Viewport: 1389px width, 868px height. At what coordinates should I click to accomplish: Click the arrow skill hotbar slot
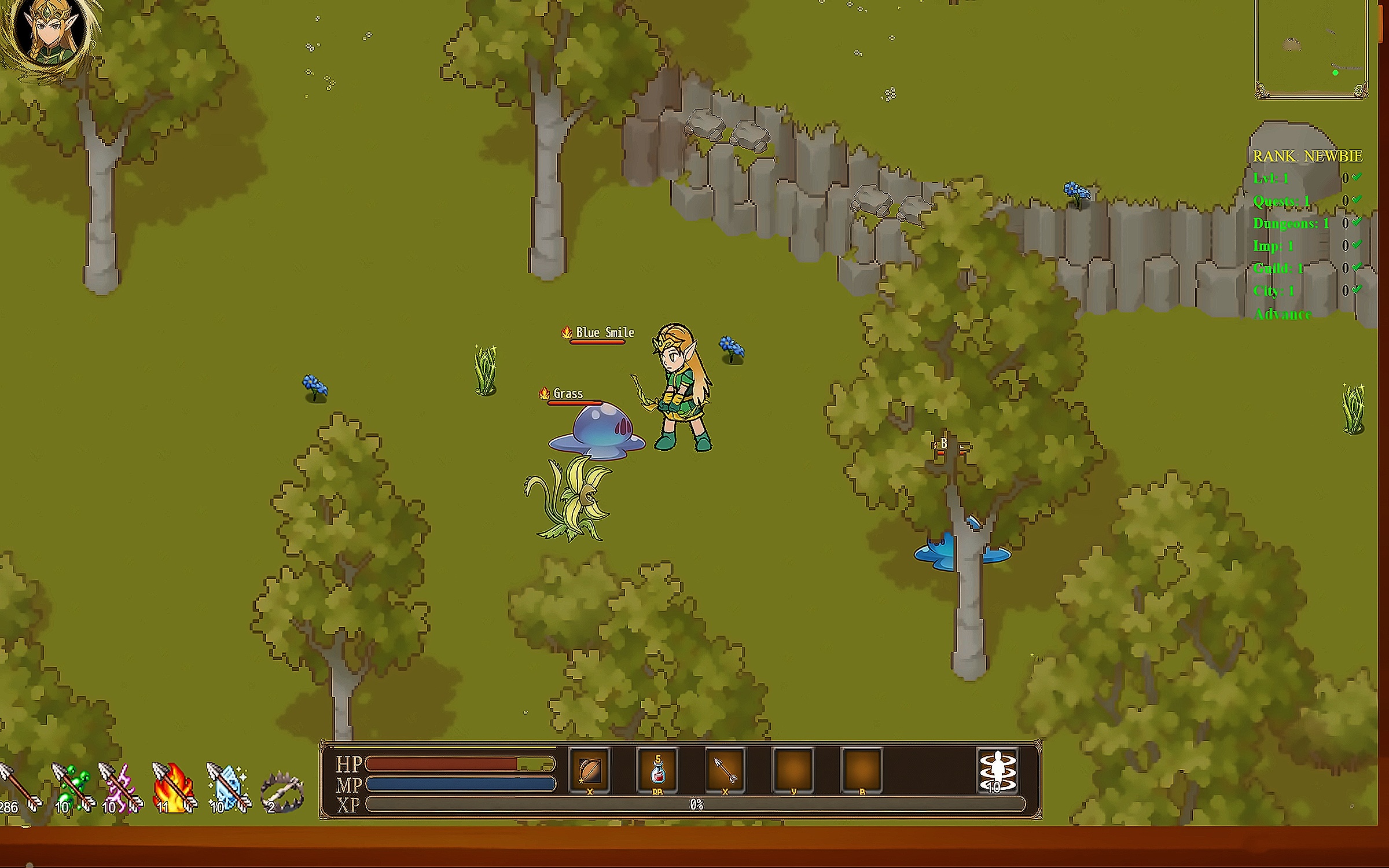pyautogui.click(x=726, y=770)
